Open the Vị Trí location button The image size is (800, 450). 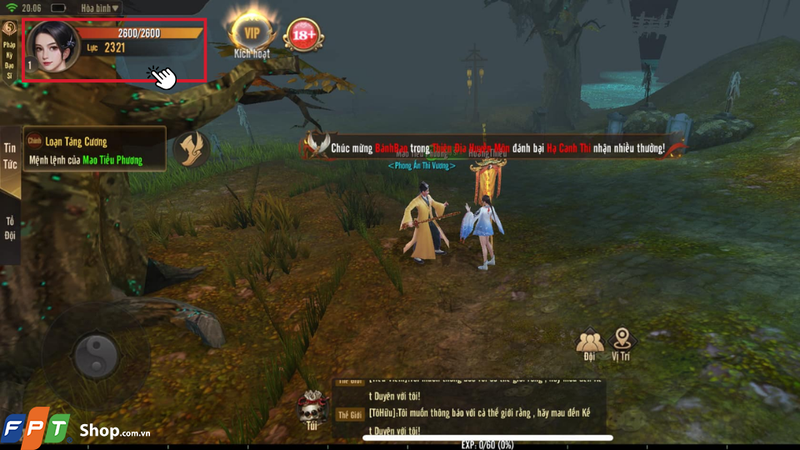[624, 345]
